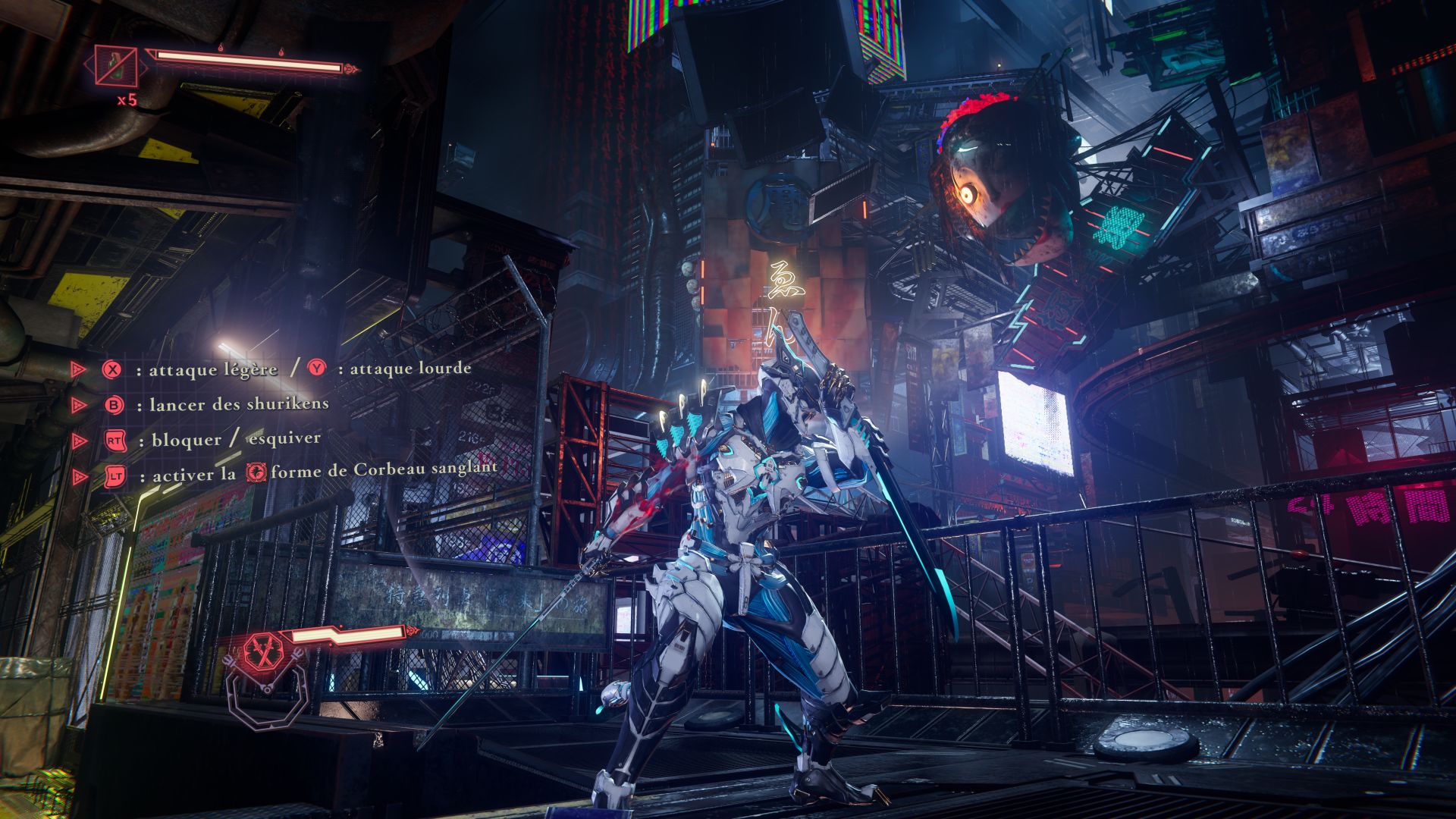
Task: Select the healing item slot showing x5
Action: [x=116, y=66]
